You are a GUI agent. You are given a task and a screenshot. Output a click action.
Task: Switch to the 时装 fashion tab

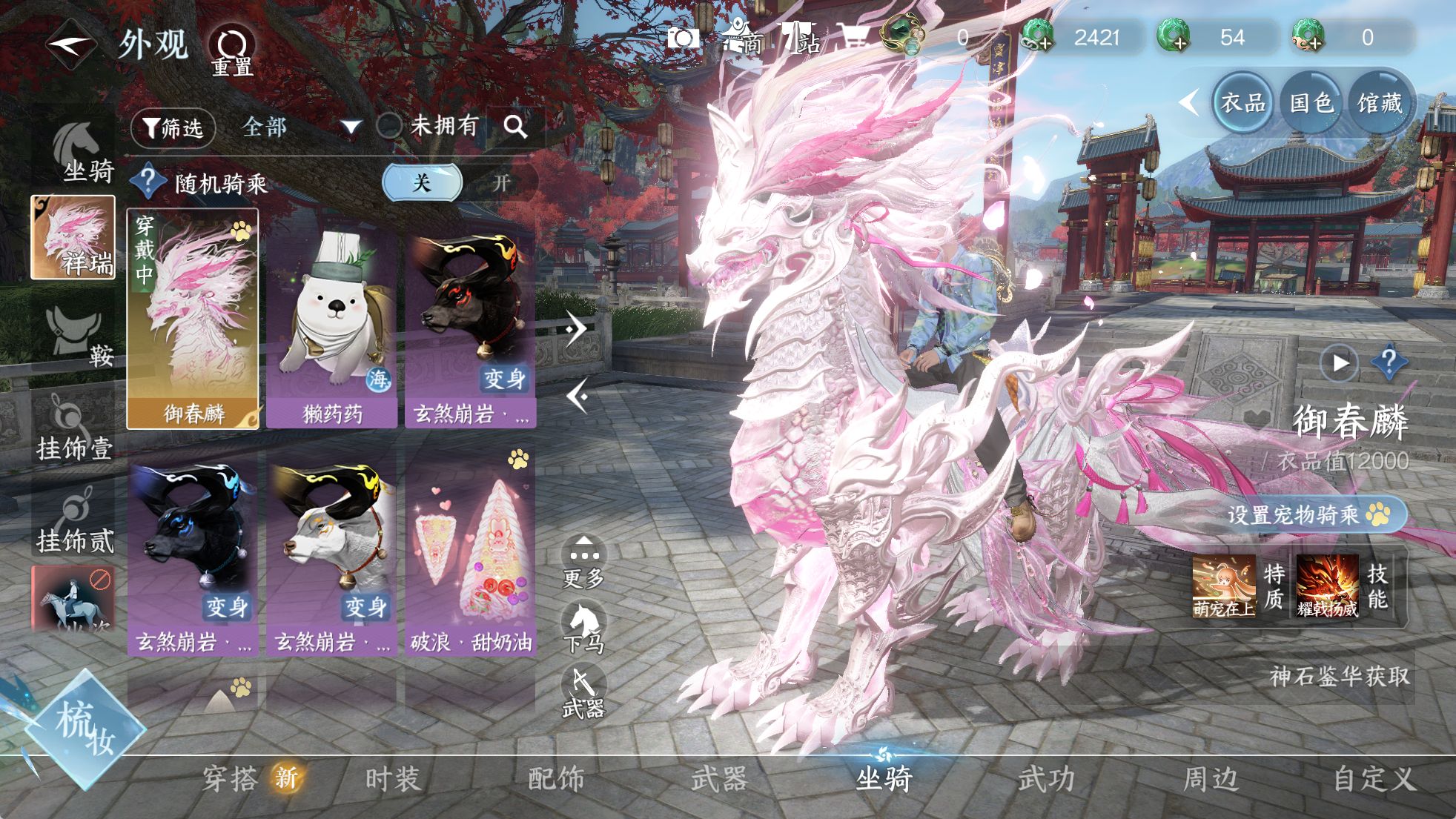click(392, 779)
